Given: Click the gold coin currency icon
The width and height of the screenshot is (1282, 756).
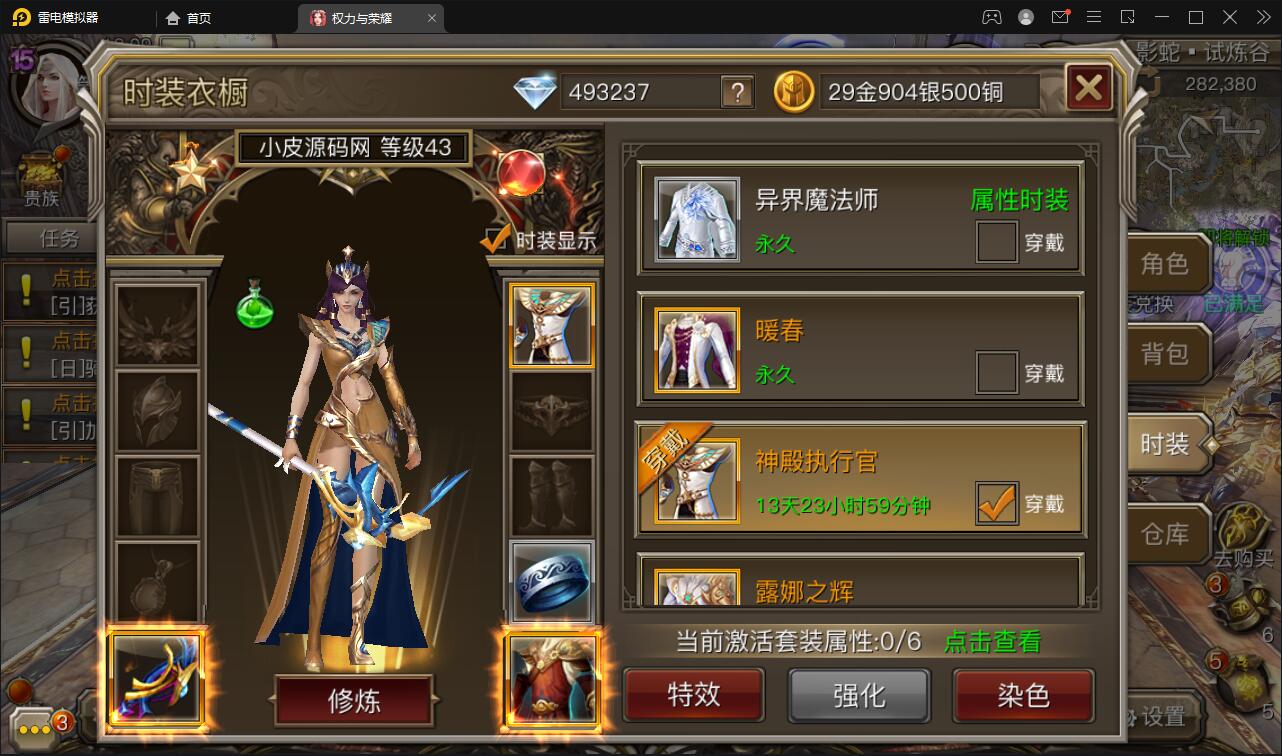Looking at the screenshot, I should [793, 90].
